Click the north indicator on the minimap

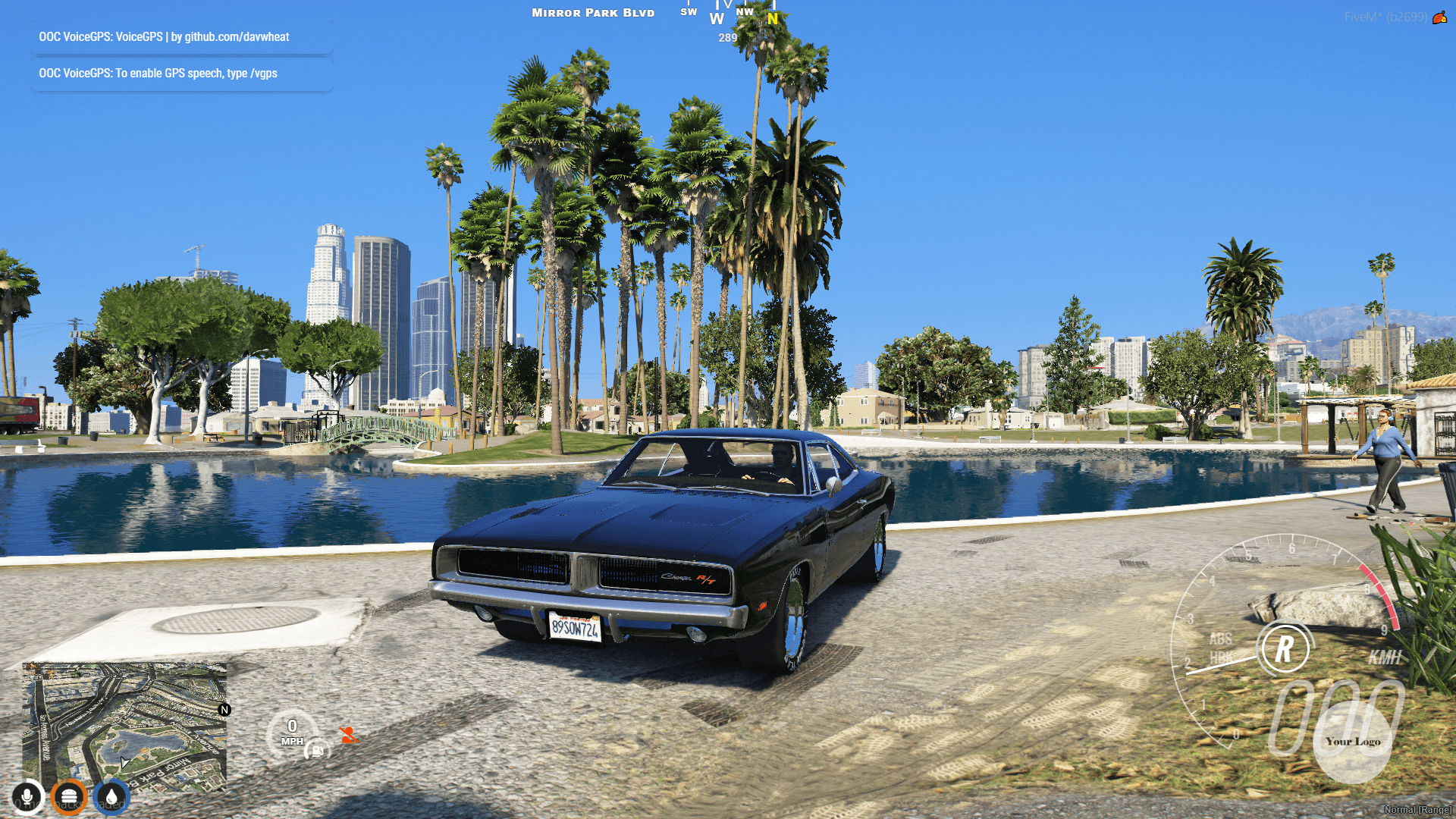[x=224, y=709]
